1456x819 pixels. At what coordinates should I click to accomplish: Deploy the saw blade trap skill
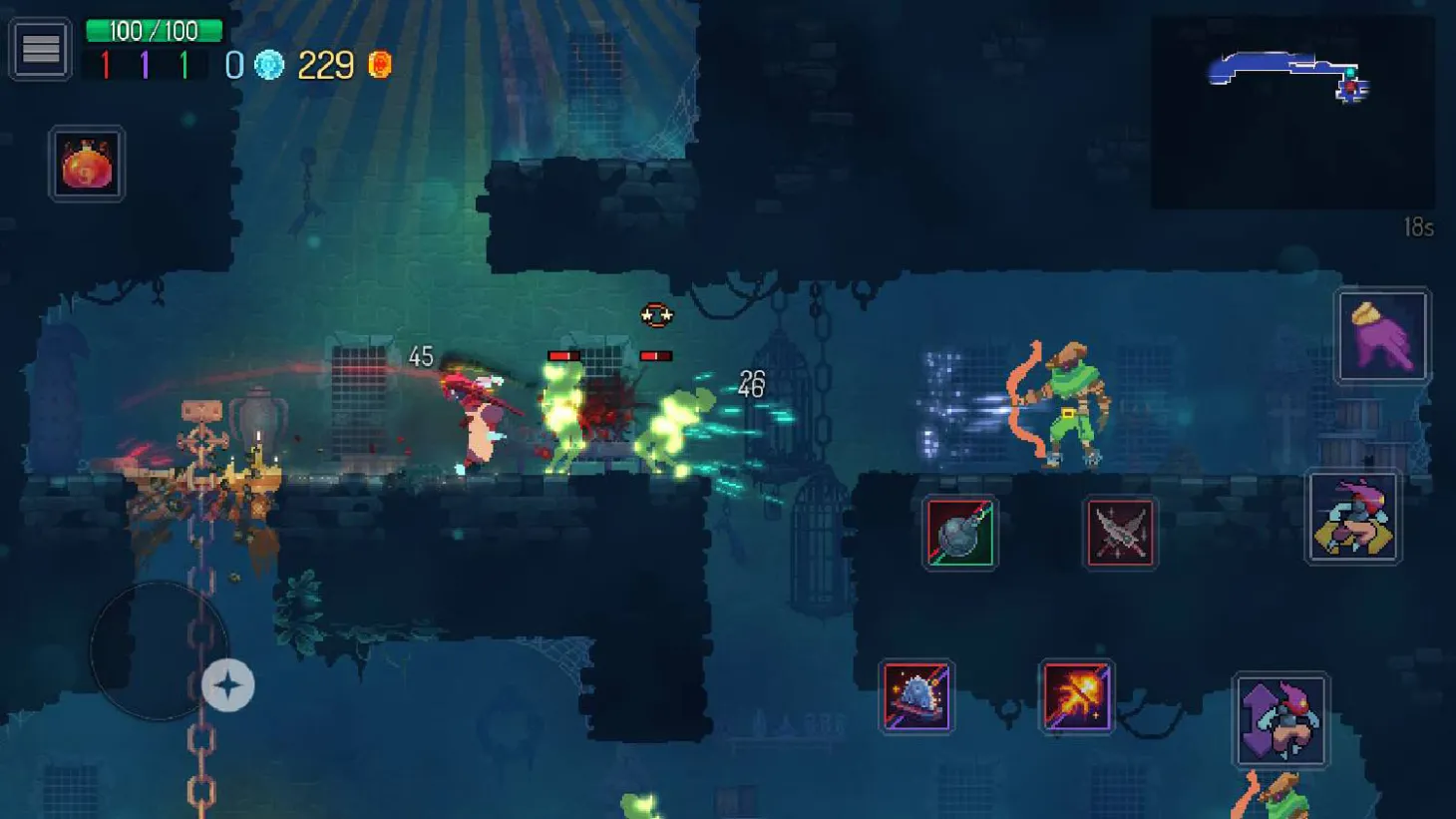[915, 696]
